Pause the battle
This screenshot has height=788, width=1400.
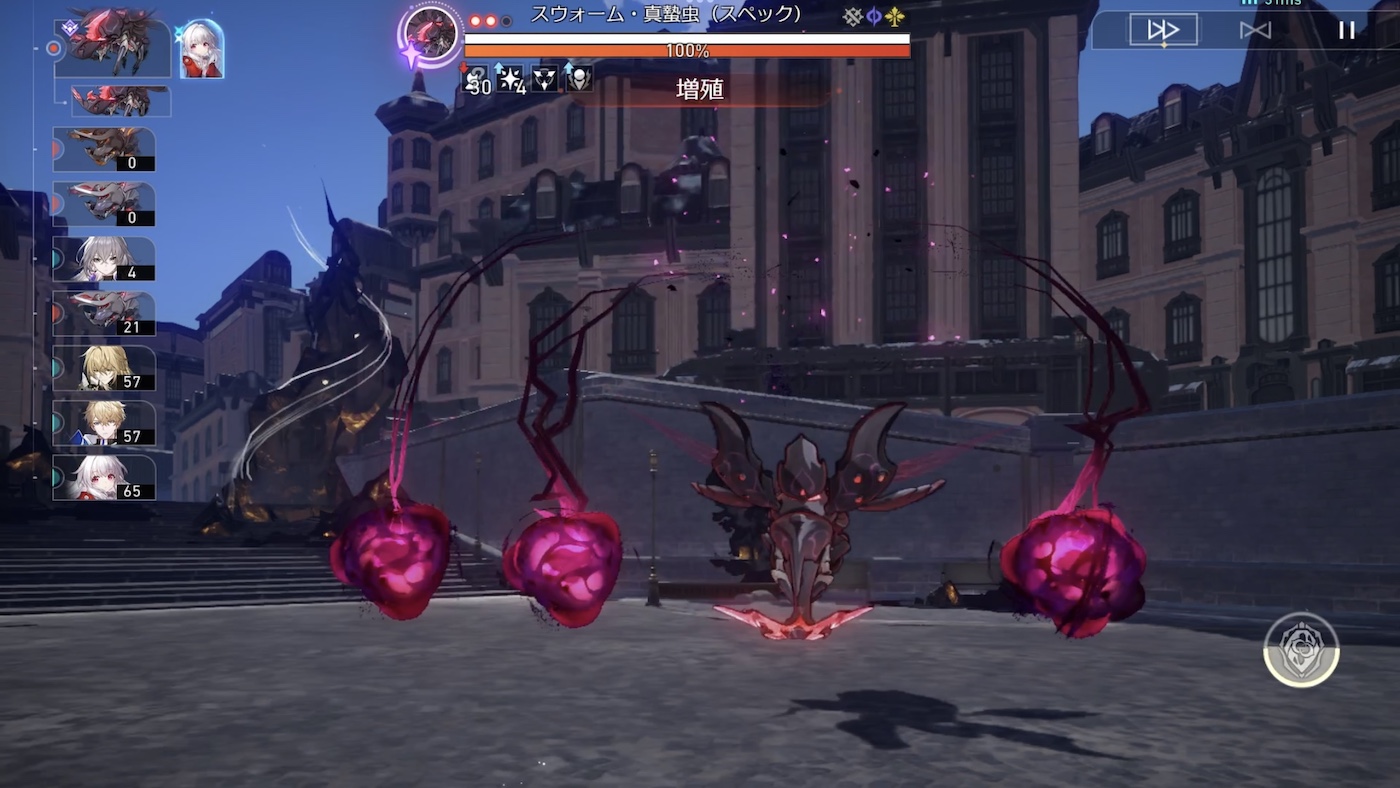pos(1346,30)
